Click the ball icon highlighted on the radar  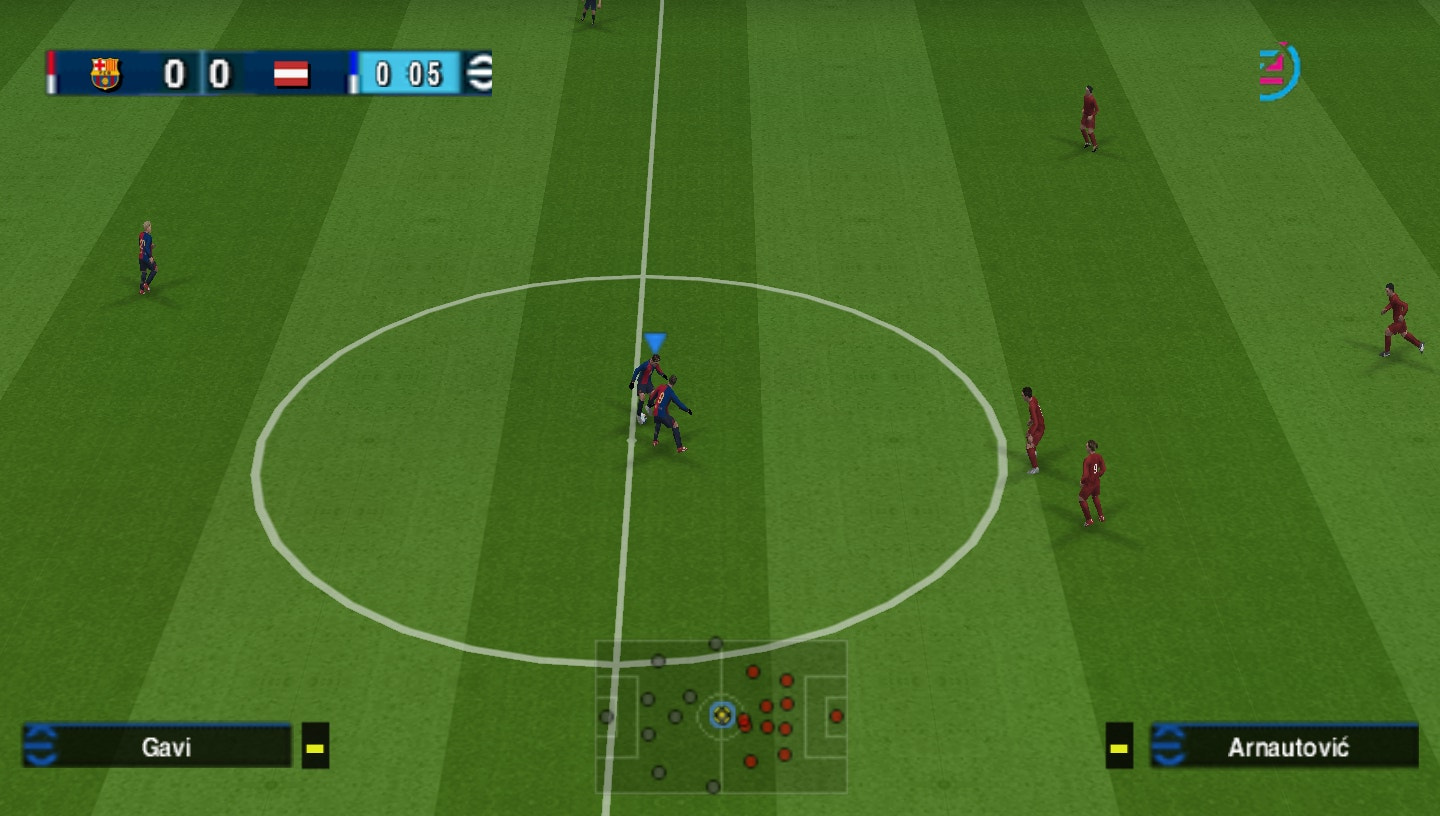click(720, 716)
